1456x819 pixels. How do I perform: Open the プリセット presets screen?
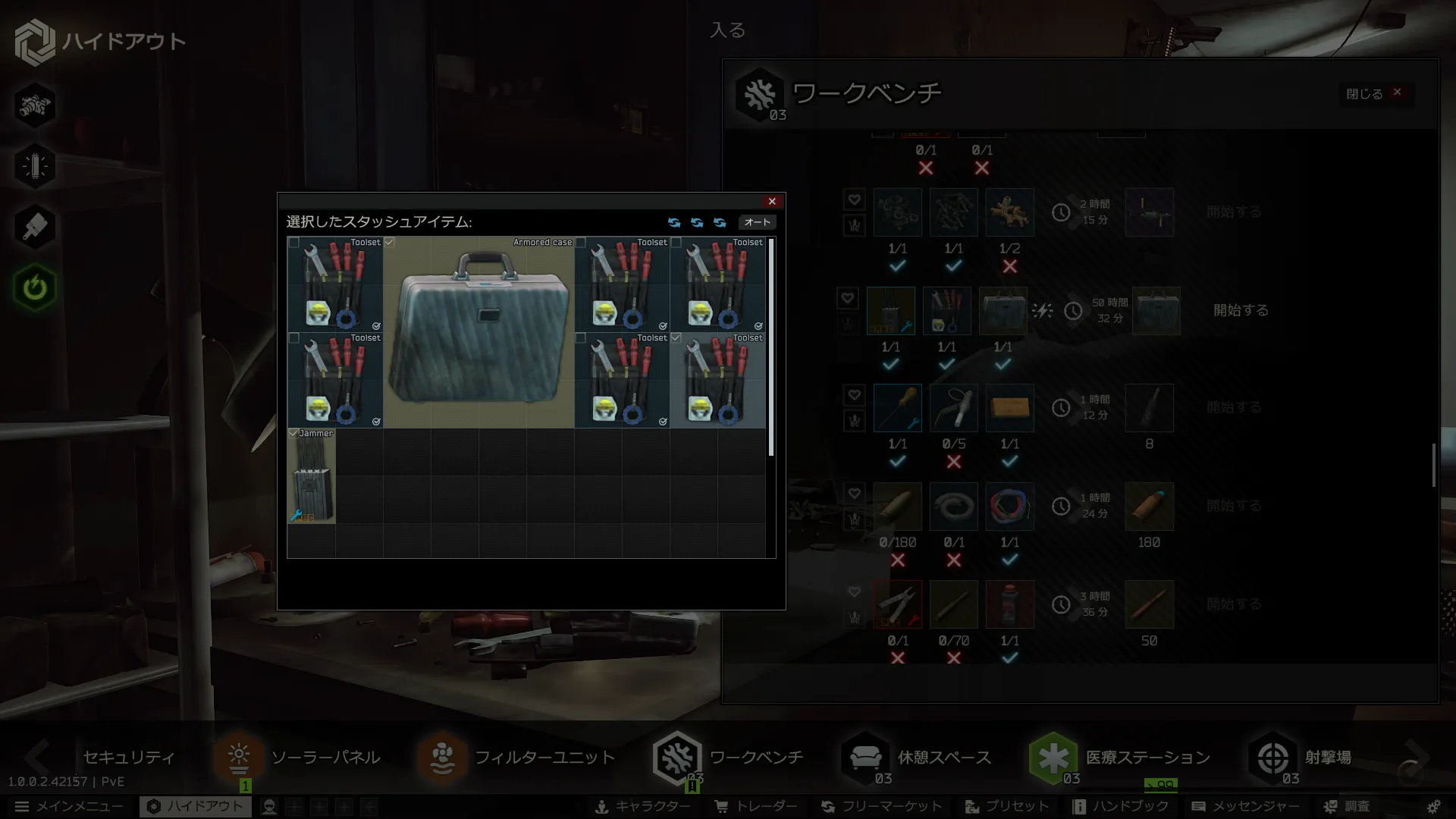click(x=1007, y=807)
